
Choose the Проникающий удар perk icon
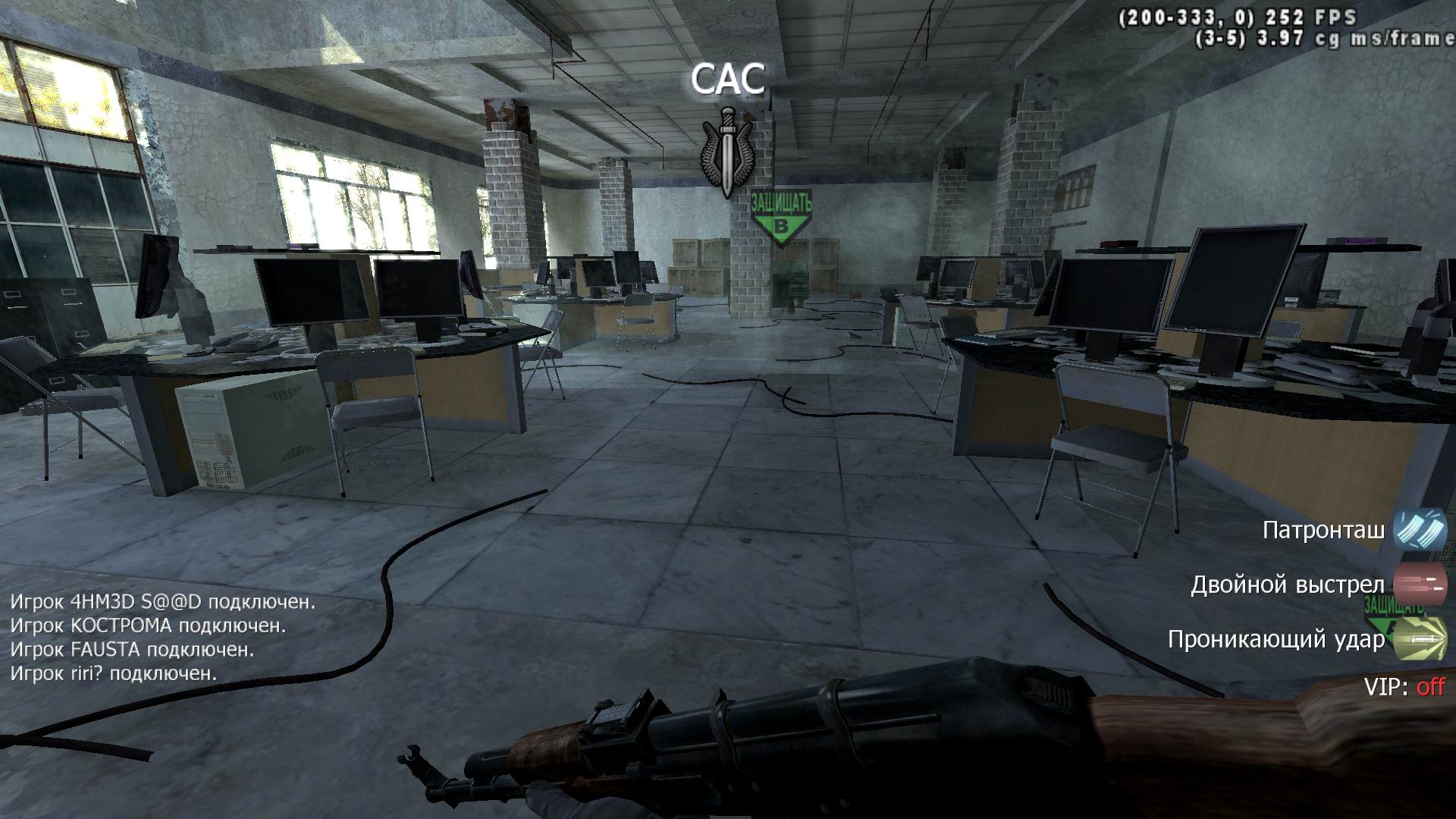(1420, 639)
